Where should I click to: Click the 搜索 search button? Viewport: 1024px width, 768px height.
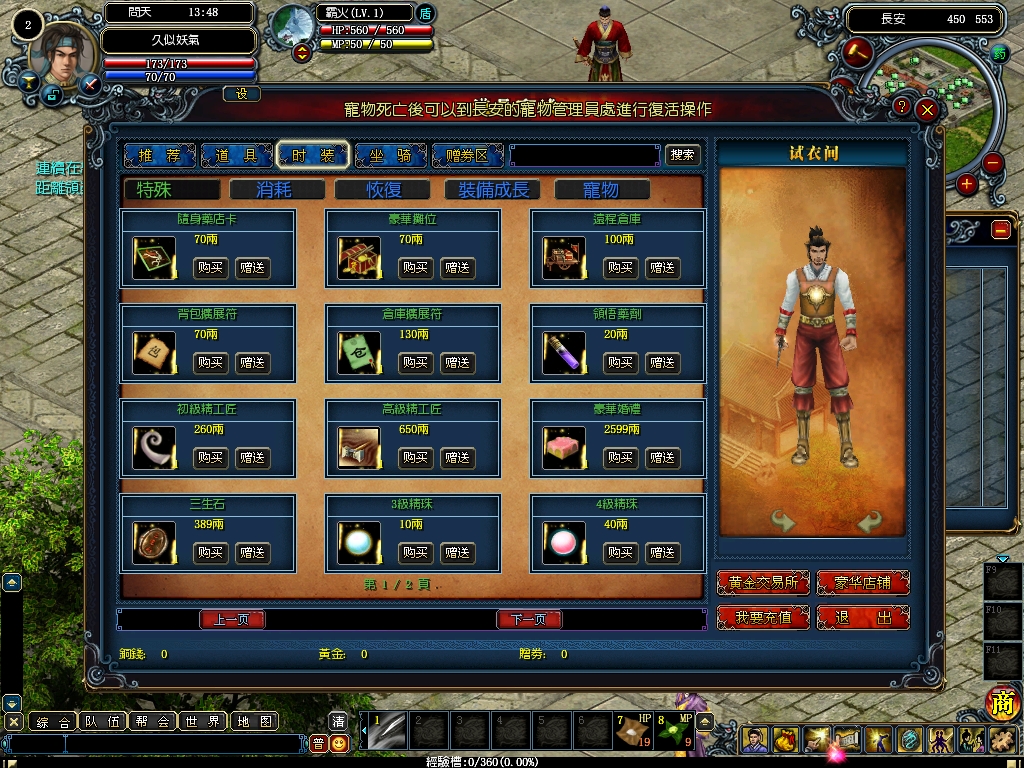point(683,155)
